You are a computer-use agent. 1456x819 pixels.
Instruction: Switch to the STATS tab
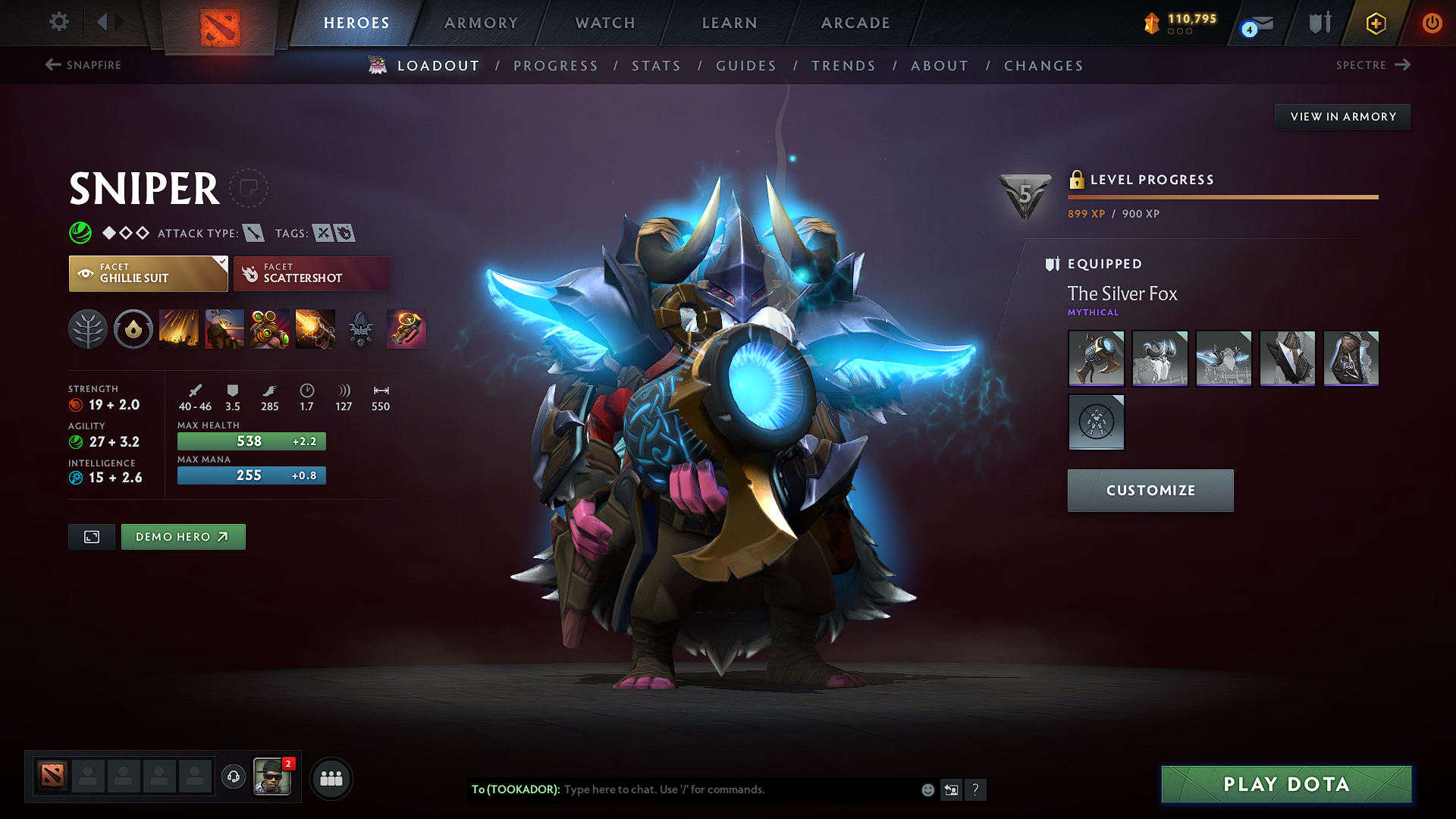[x=656, y=65]
